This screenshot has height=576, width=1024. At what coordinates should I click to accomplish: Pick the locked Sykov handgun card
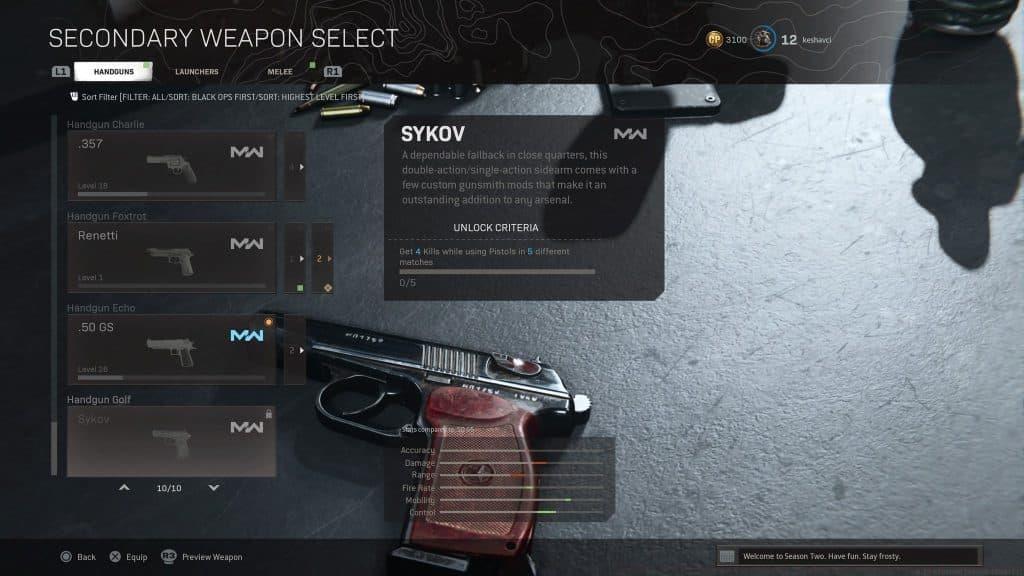coord(171,440)
